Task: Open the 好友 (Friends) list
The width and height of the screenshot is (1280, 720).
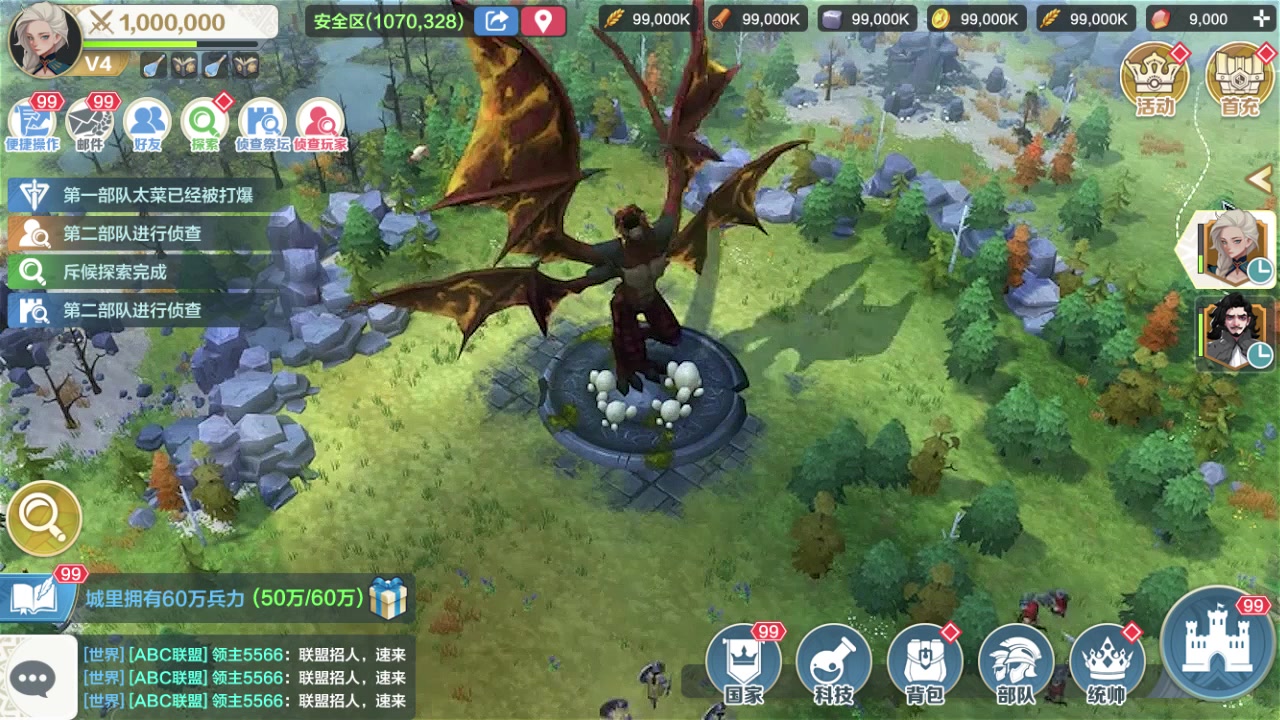Action: pyautogui.click(x=147, y=120)
